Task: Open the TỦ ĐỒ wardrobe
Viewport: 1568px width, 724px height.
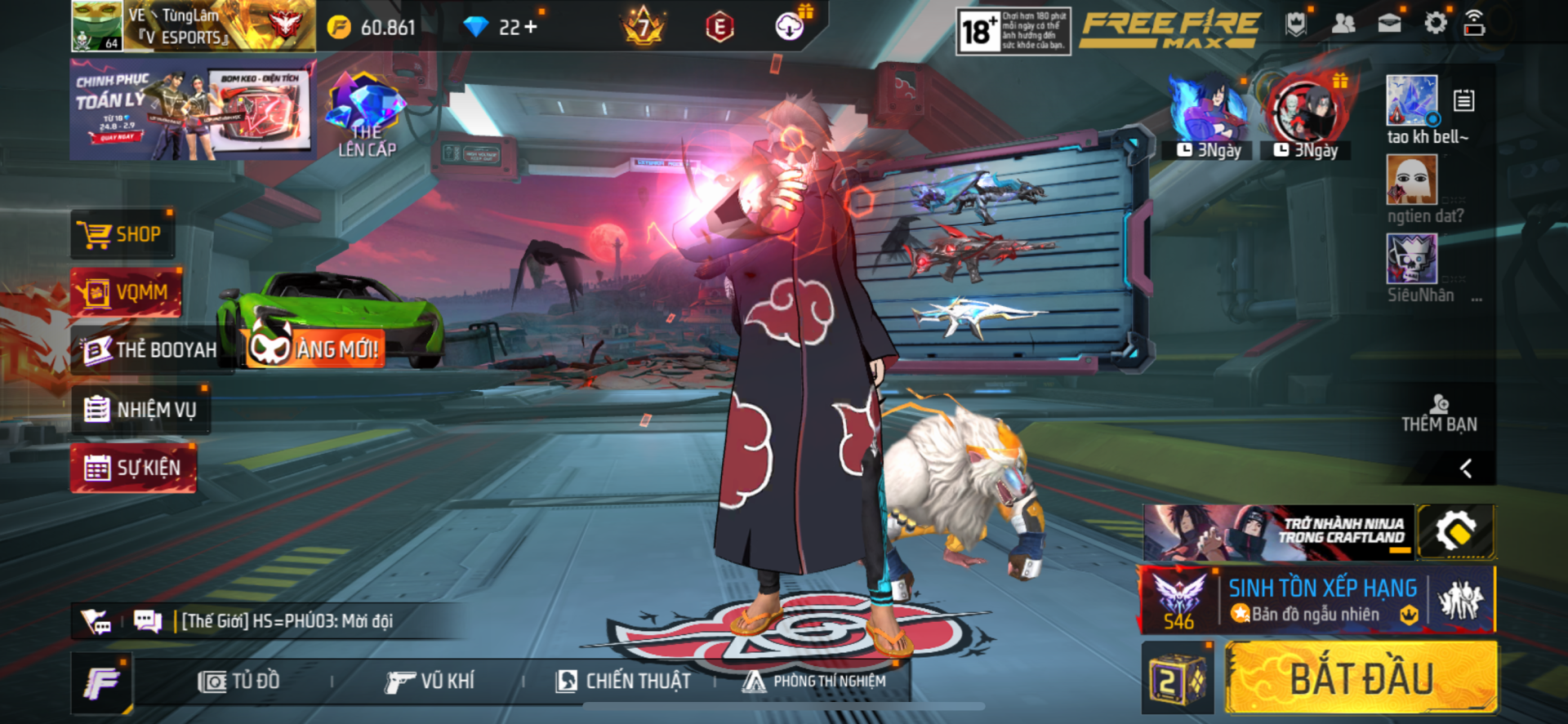Action: 239,682
